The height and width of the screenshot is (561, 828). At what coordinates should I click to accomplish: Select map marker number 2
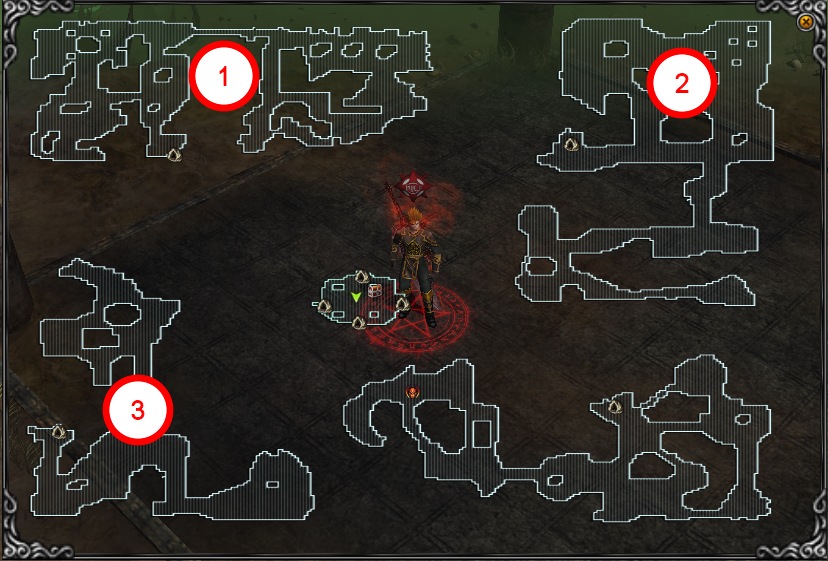(x=682, y=83)
